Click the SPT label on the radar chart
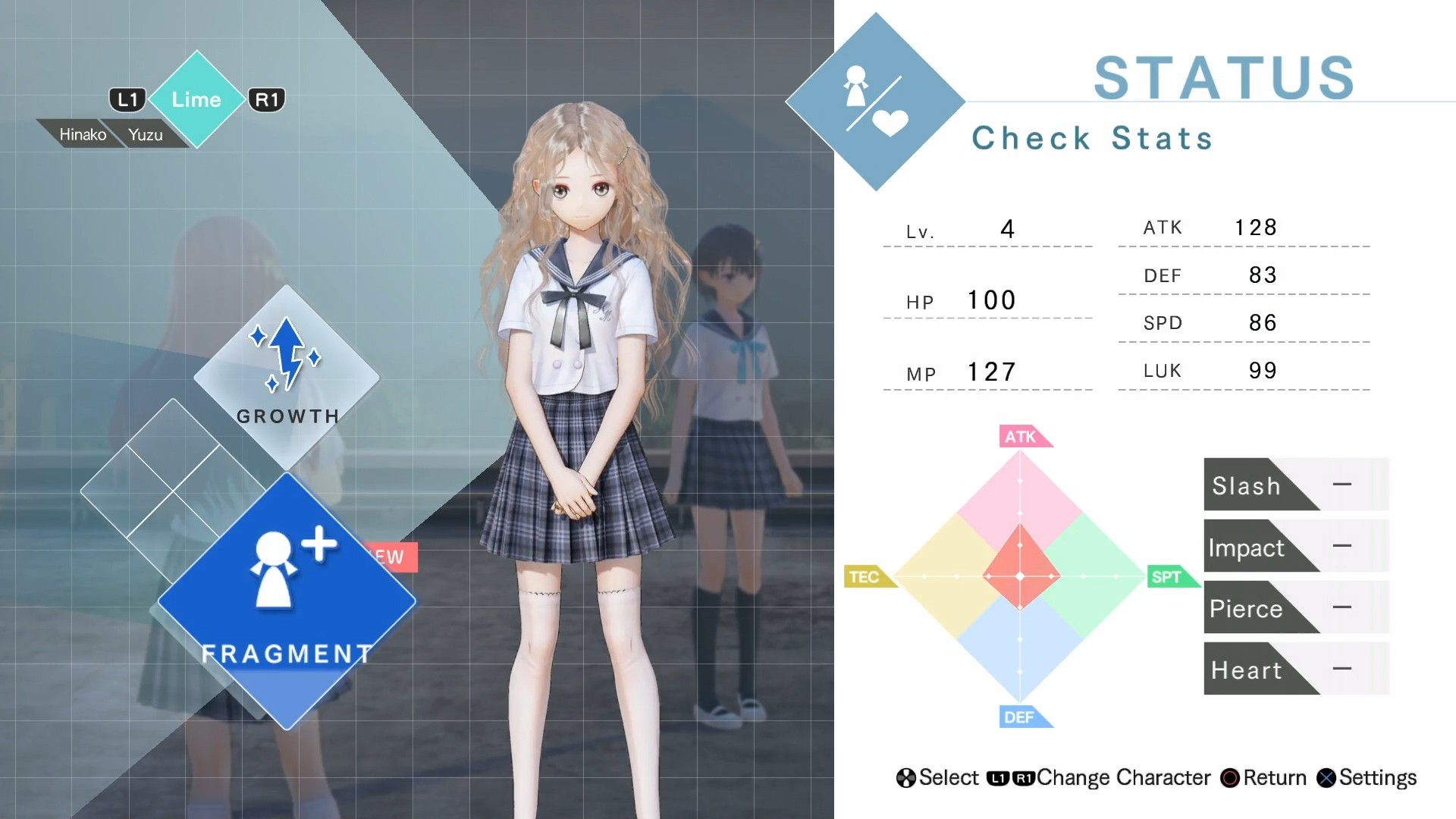 click(1169, 576)
